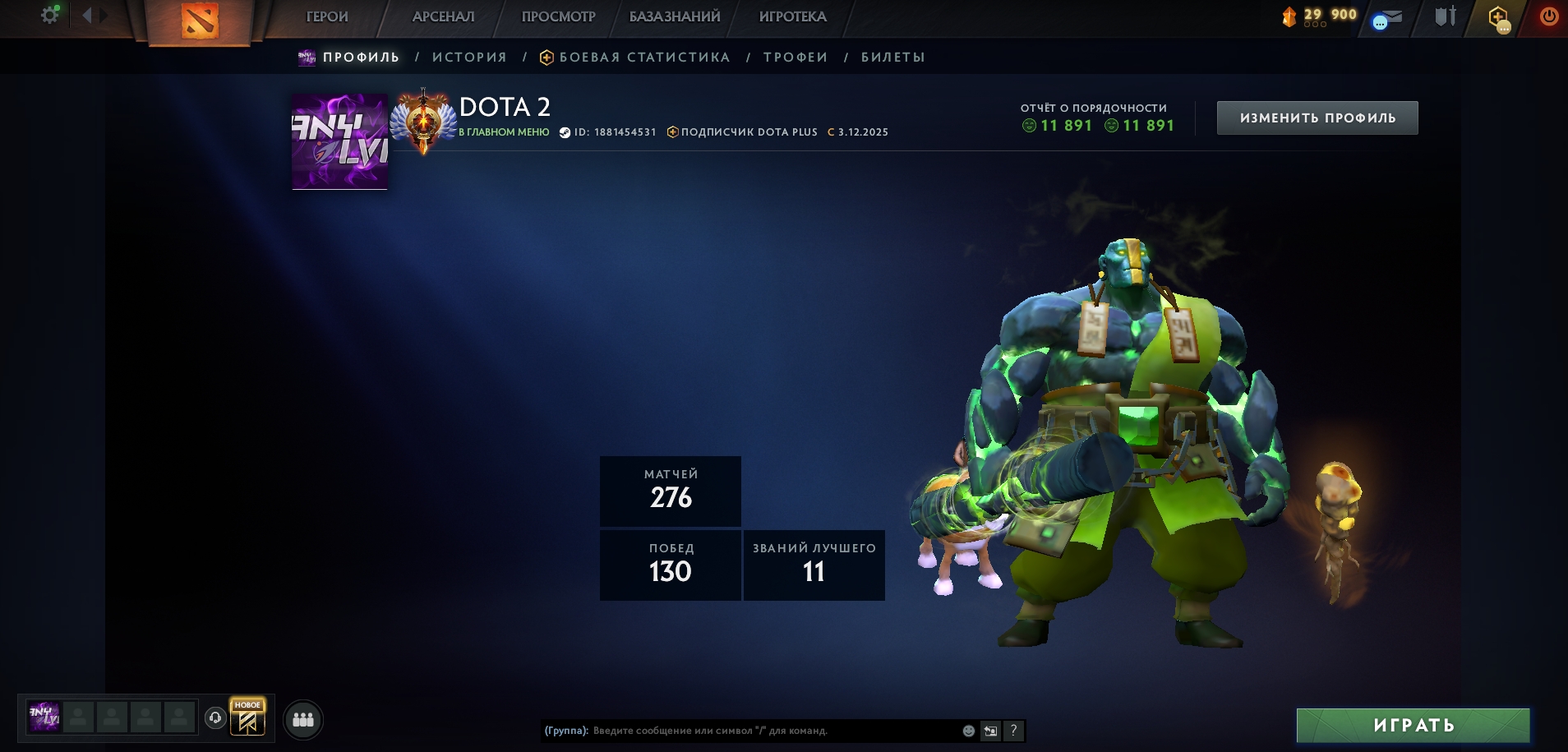This screenshot has height=752, width=1568.
Task: Start matchmaking with the Играть button
Action: [1413, 725]
